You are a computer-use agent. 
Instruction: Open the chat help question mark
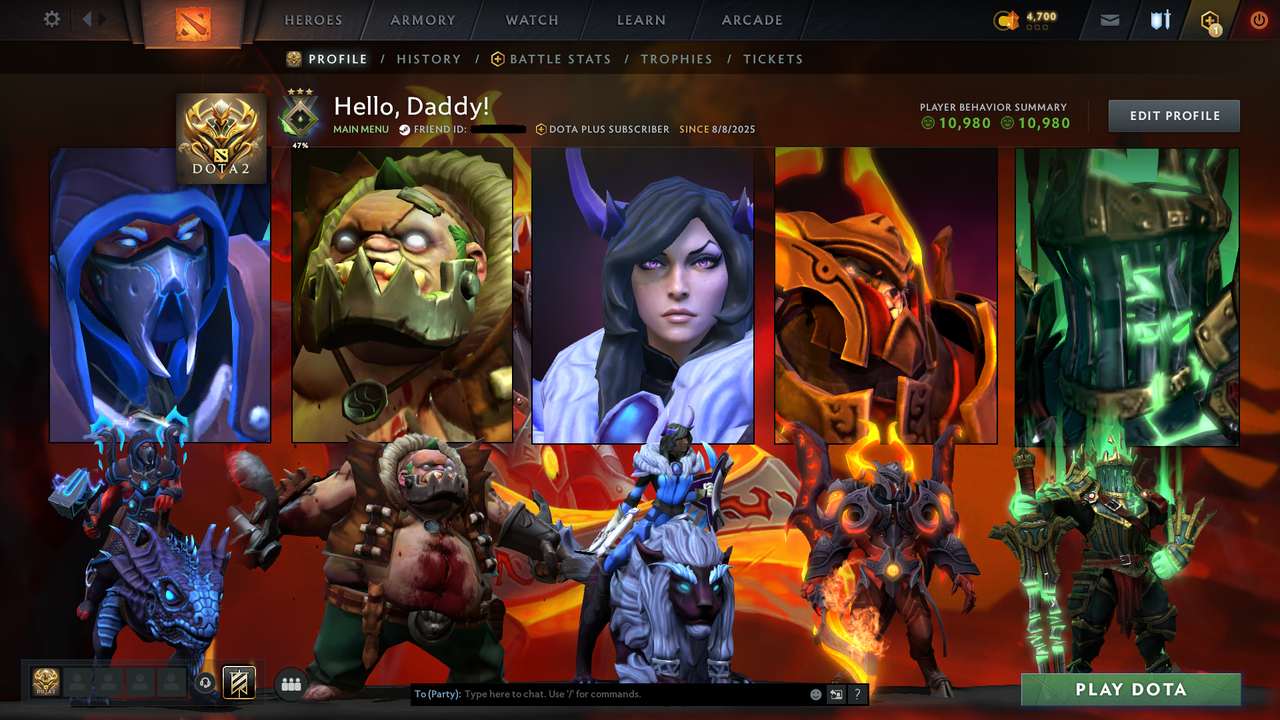857,693
